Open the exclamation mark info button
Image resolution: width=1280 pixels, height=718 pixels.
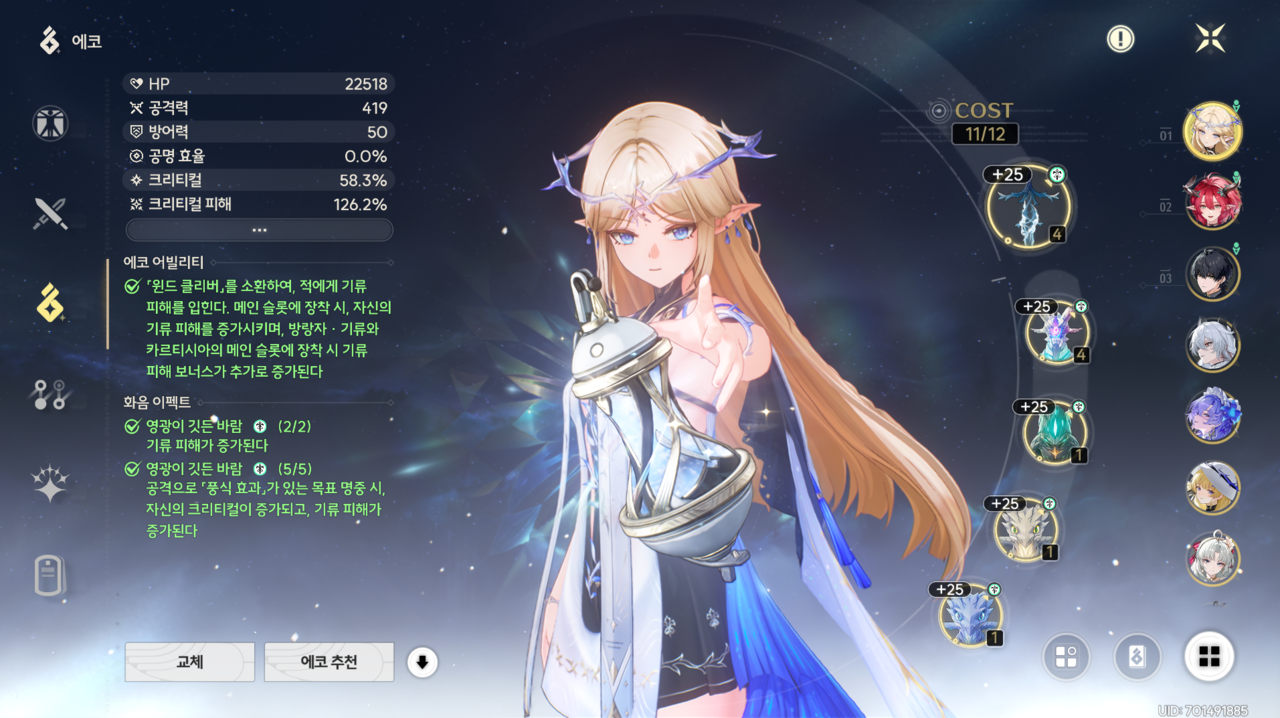(1120, 39)
